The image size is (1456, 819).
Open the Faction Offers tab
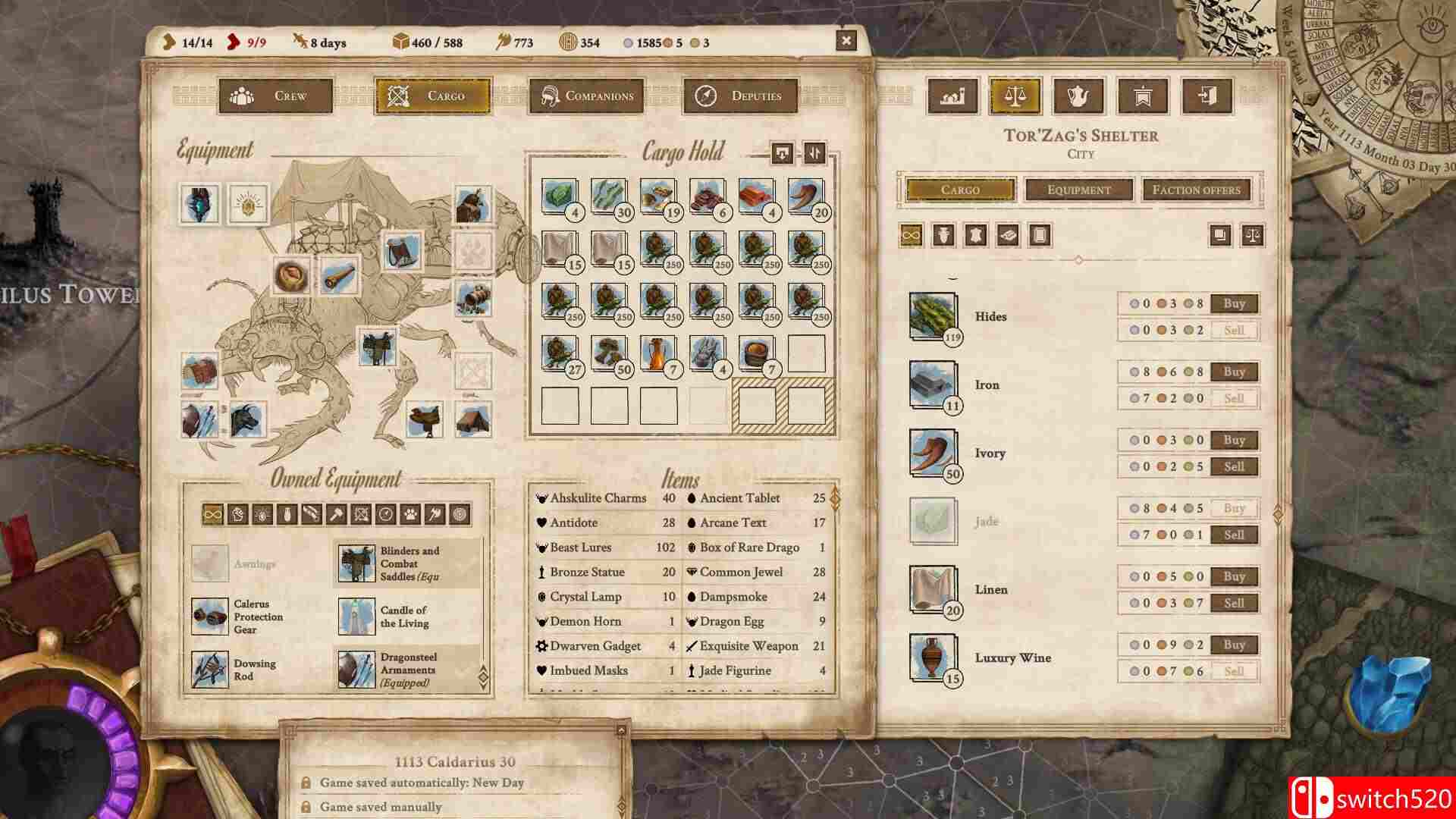click(x=1197, y=190)
